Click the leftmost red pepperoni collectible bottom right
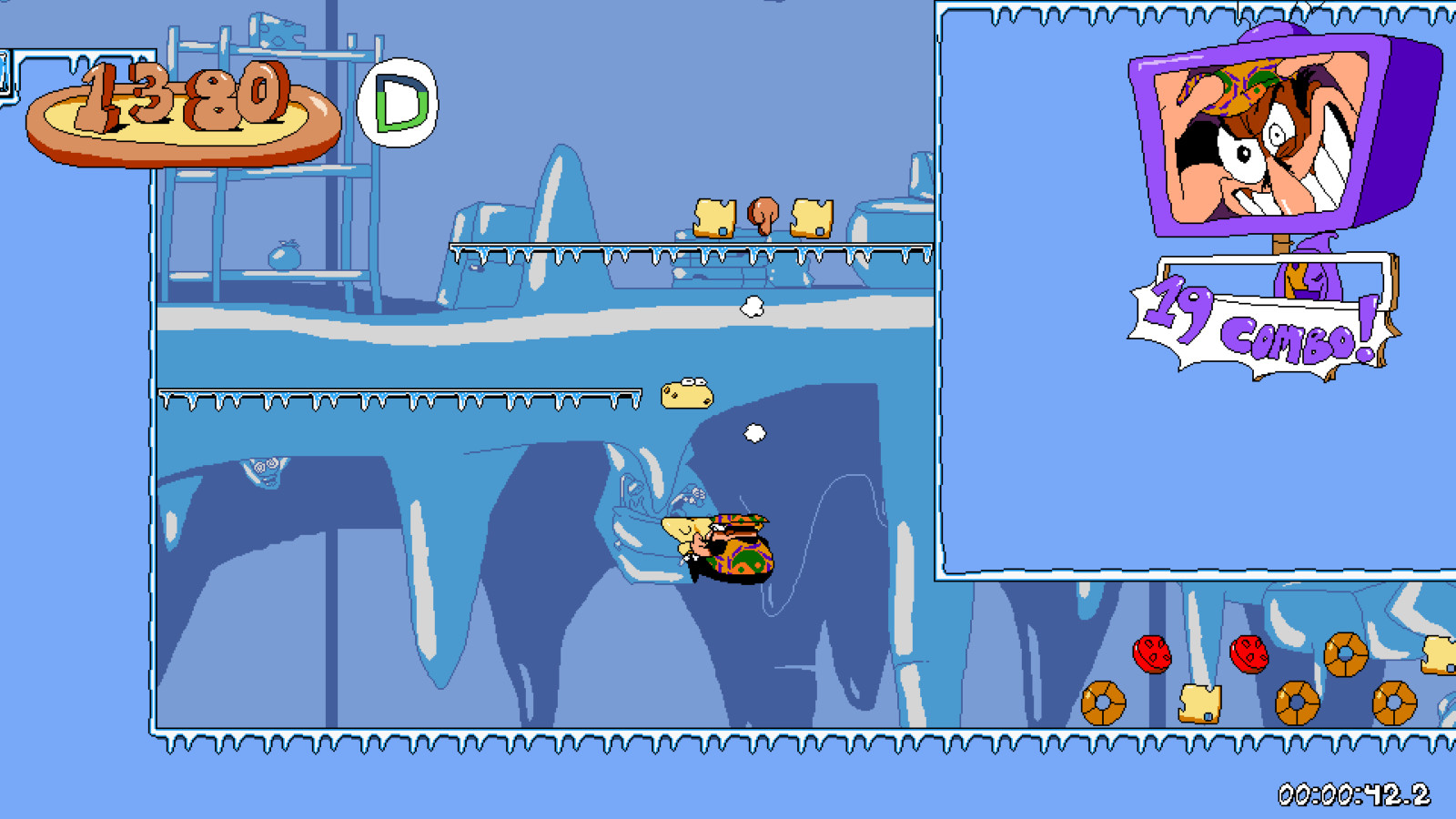The image size is (1456, 819). 1154,654
